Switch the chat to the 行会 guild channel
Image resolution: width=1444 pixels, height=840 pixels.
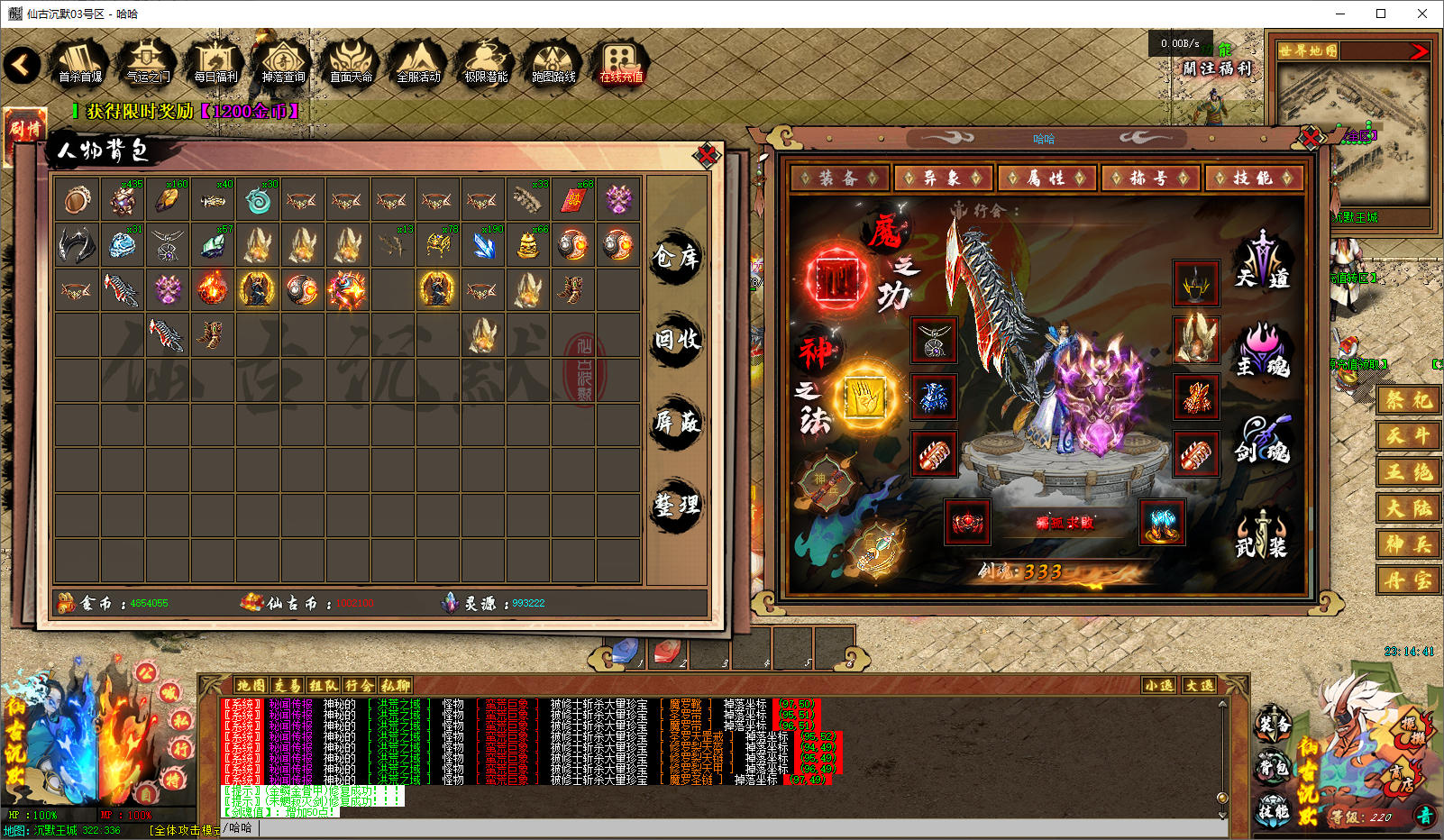pos(358,686)
